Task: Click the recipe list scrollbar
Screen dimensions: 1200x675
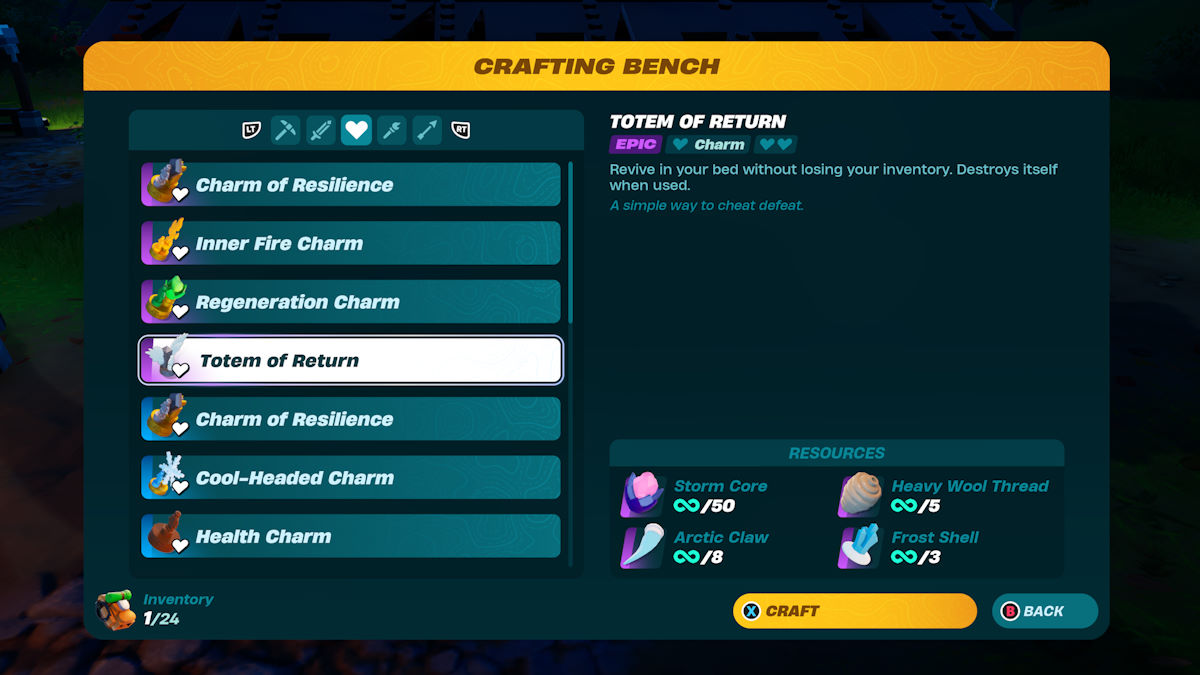Action: tap(571, 242)
